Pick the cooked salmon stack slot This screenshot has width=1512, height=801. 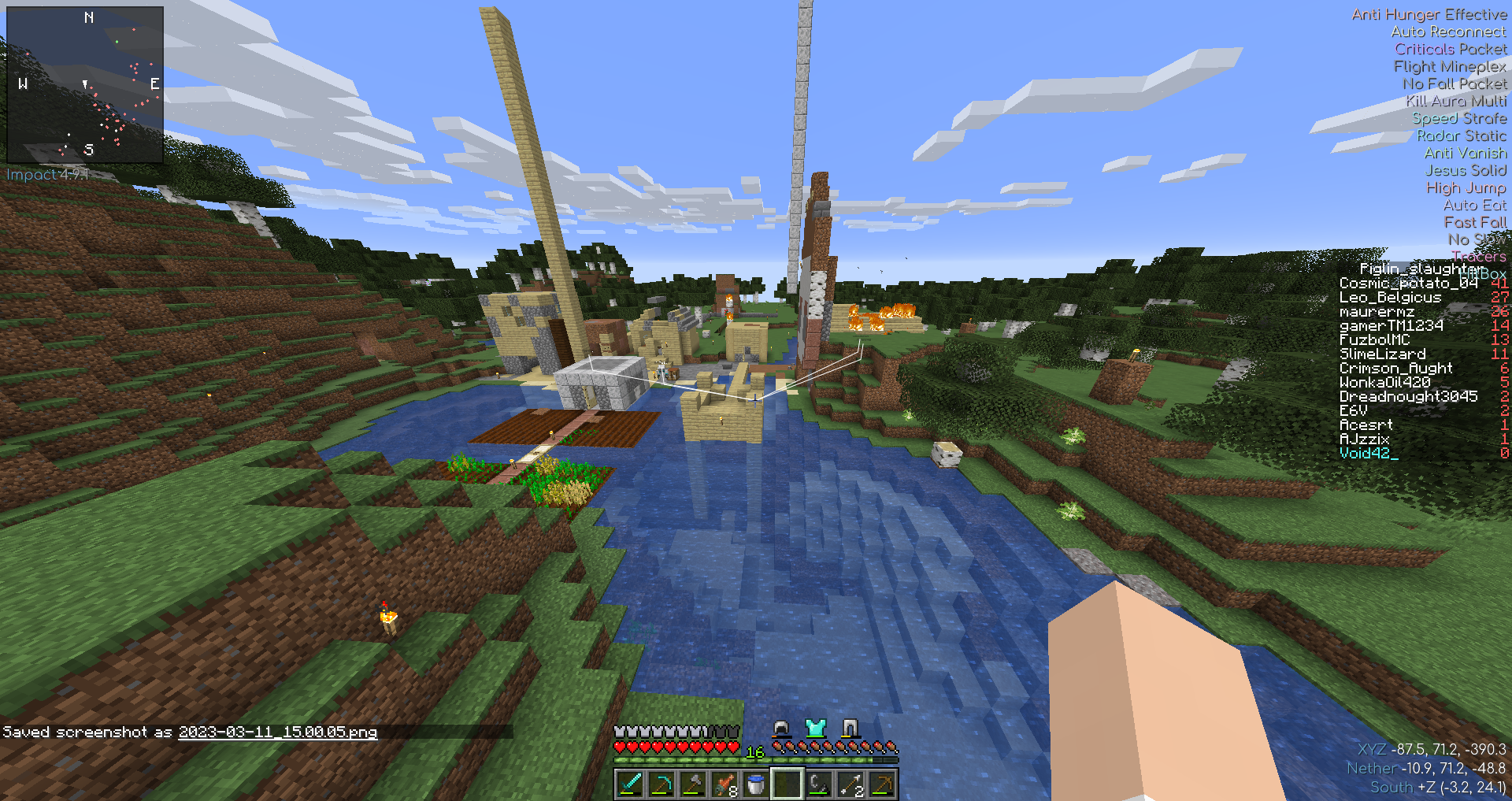[724, 784]
